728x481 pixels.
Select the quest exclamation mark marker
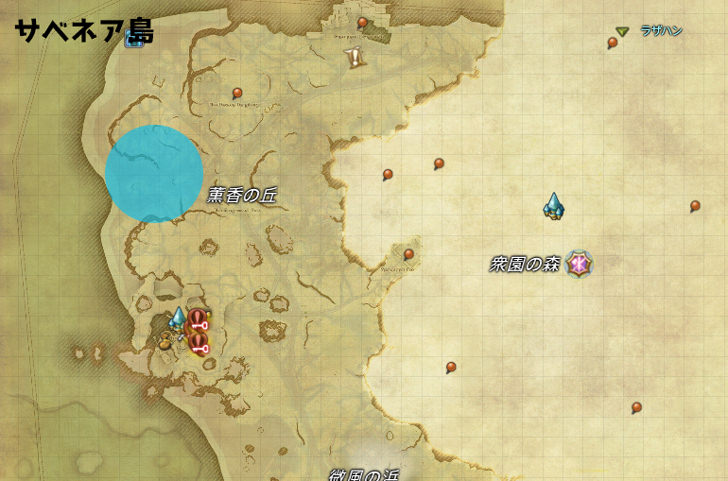(x=354, y=57)
